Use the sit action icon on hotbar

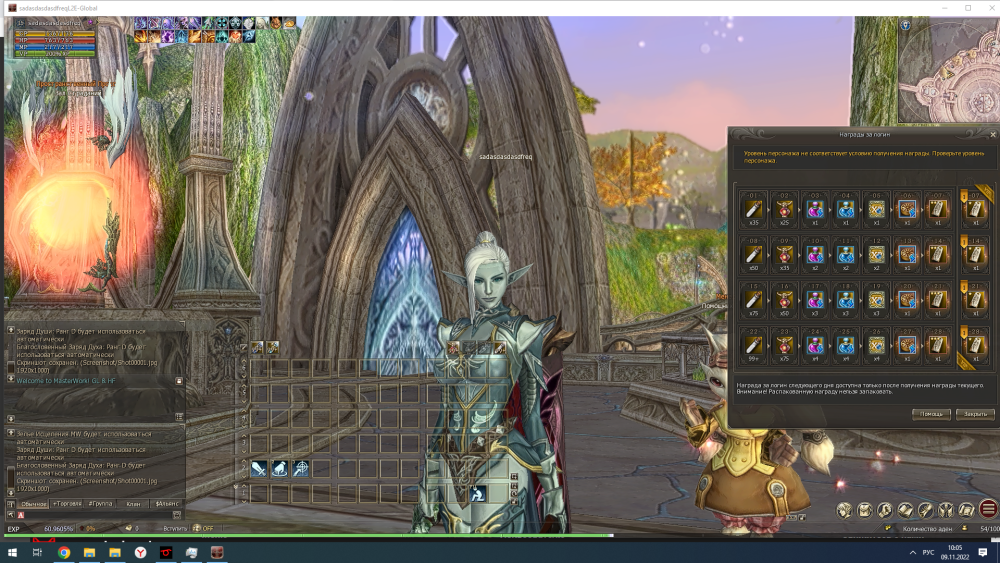coord(479,492)
